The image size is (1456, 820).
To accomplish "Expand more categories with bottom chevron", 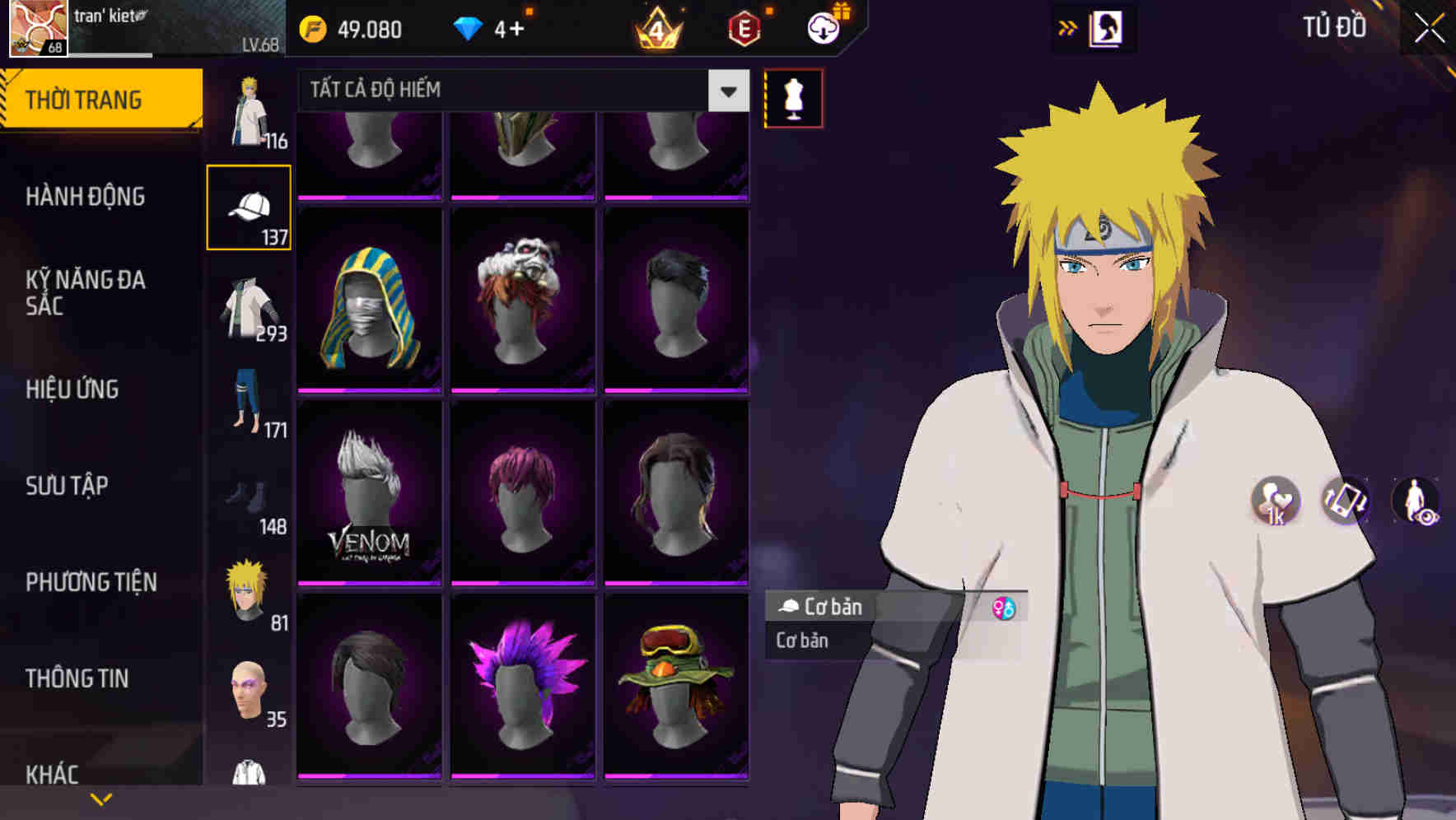I will (x=101, y=797).
